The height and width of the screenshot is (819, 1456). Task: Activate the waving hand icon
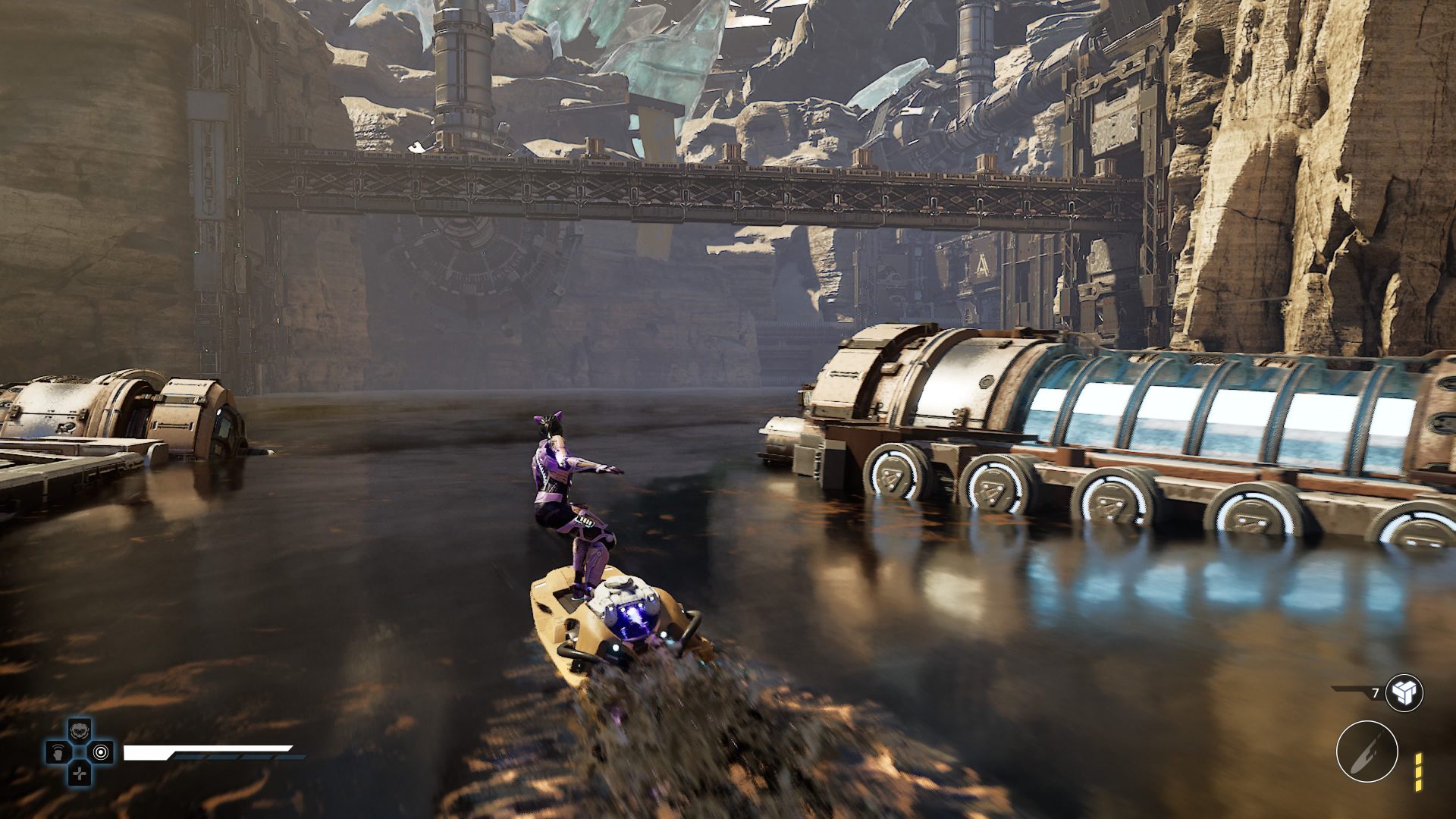pyautogui.click(x=58, y=752)
